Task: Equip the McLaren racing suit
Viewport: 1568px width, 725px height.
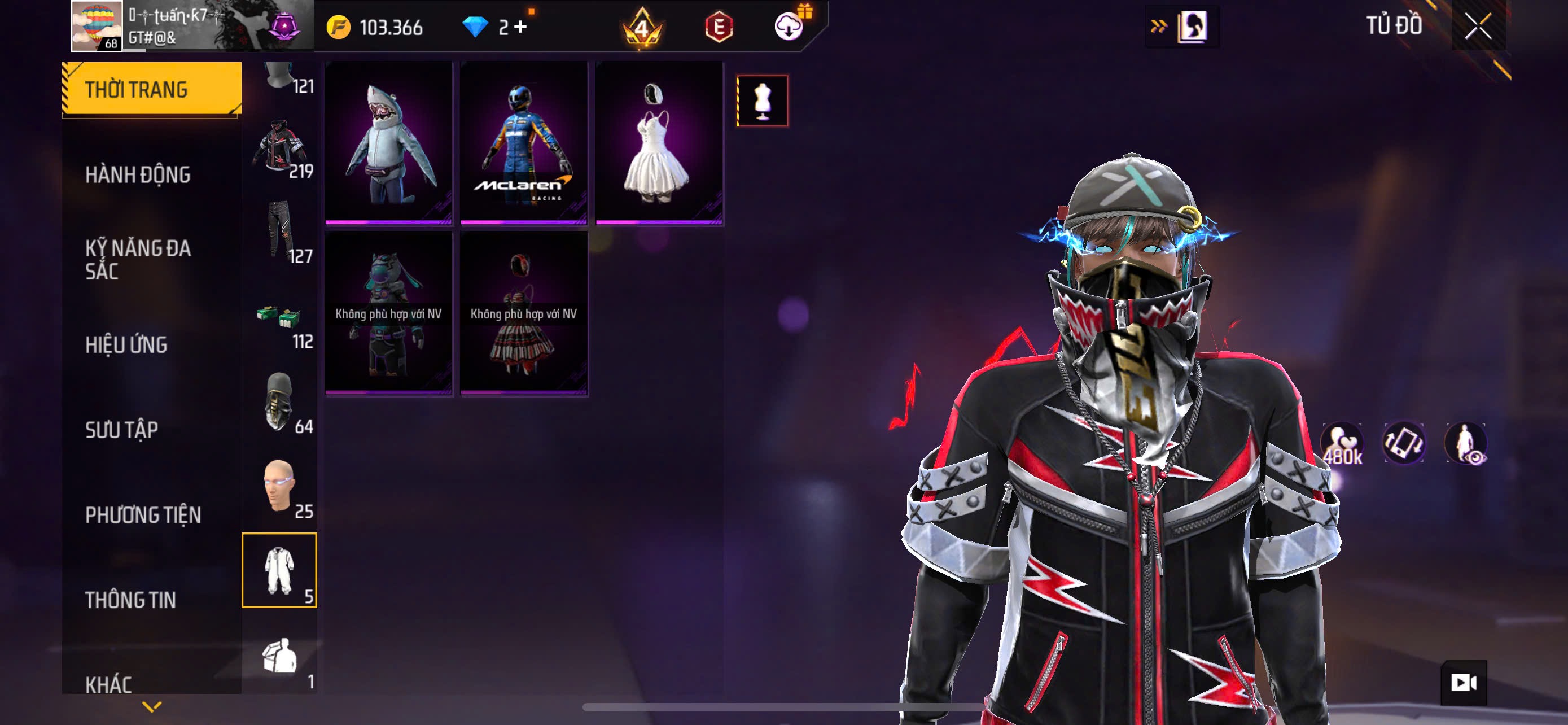Action: pyautogui.click(x=523, y=143)
